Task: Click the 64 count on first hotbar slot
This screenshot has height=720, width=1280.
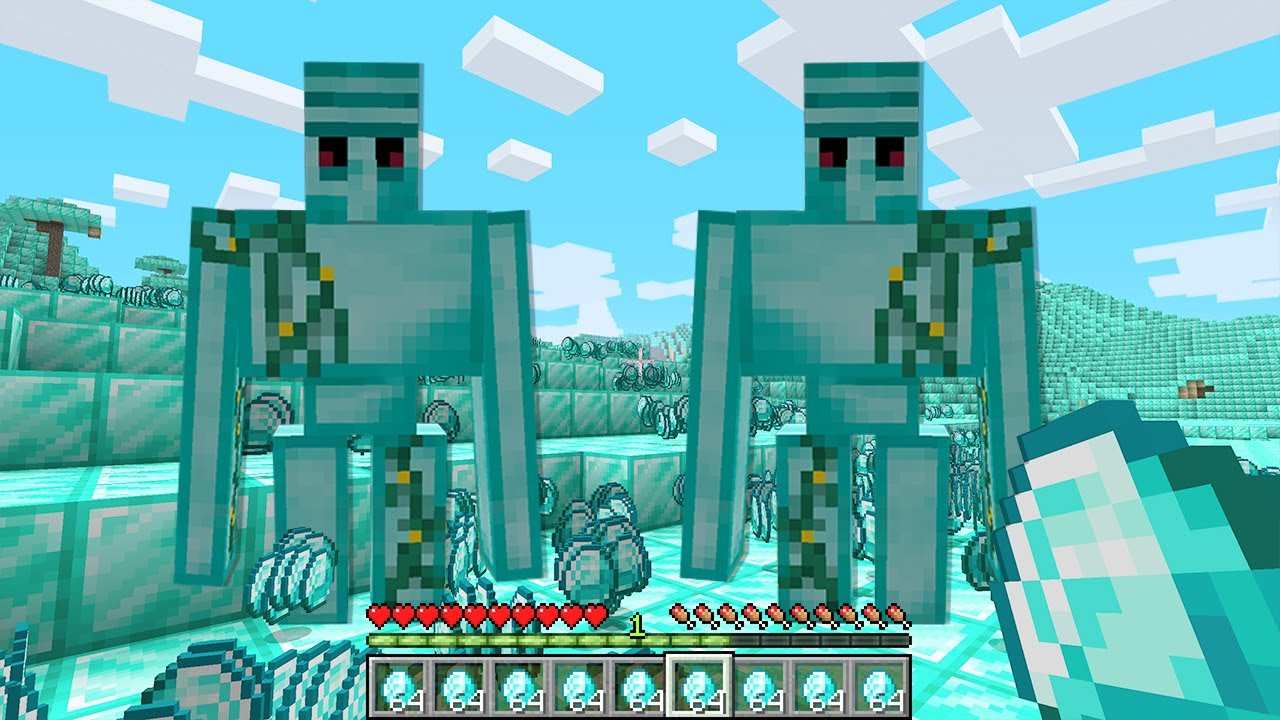Action: click(x=410, y=704)
